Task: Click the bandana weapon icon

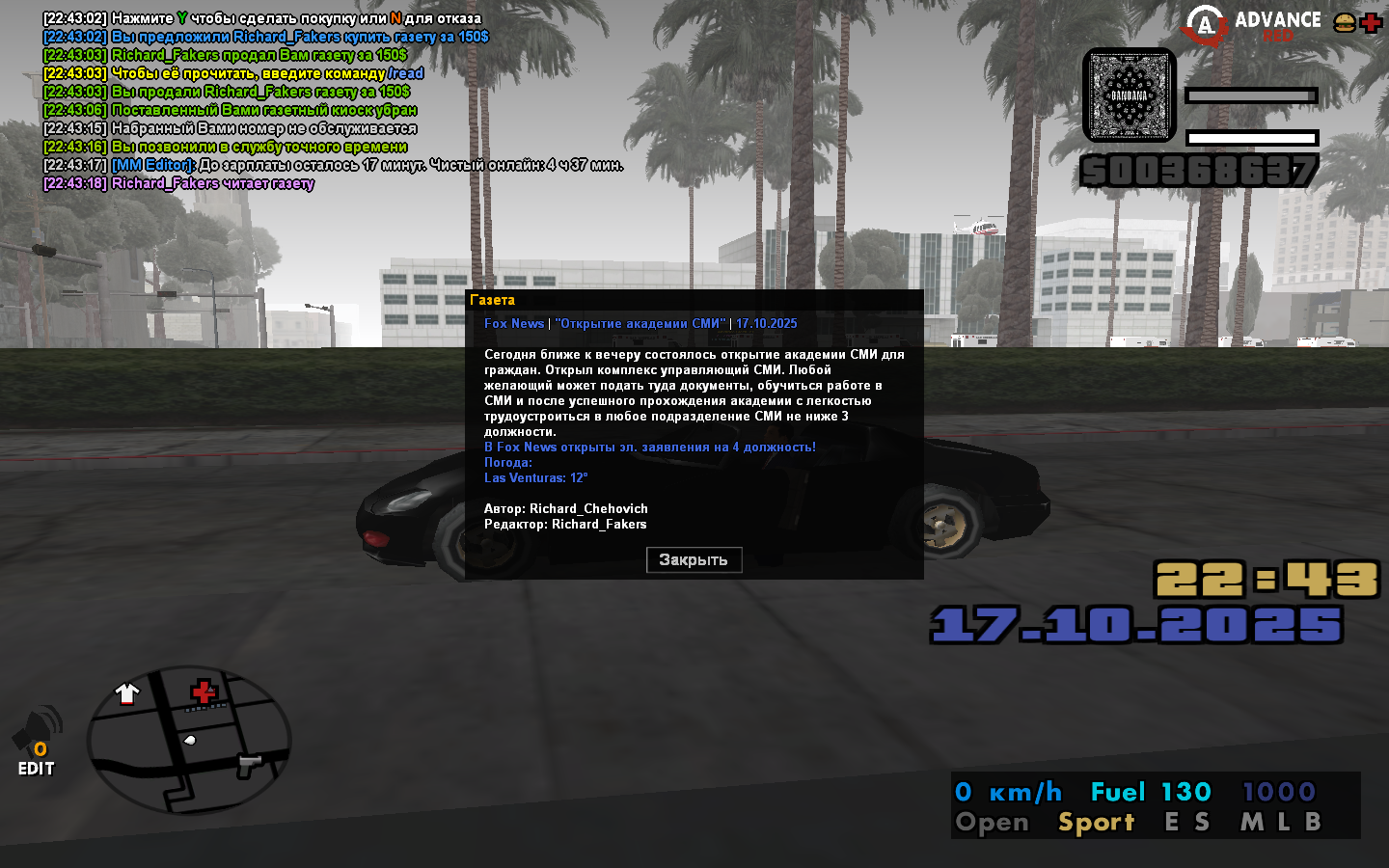Action: click(1130, 95)
